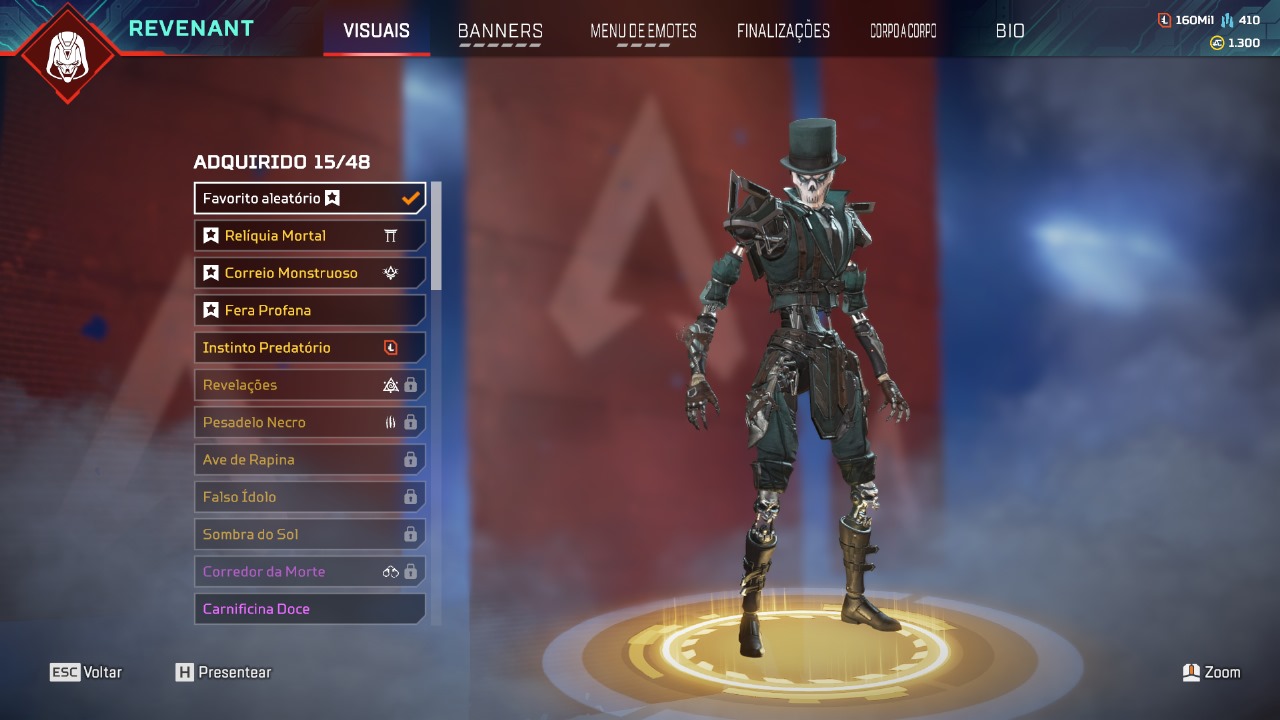Pick the Fera Profana skin

tap(309, 310)
